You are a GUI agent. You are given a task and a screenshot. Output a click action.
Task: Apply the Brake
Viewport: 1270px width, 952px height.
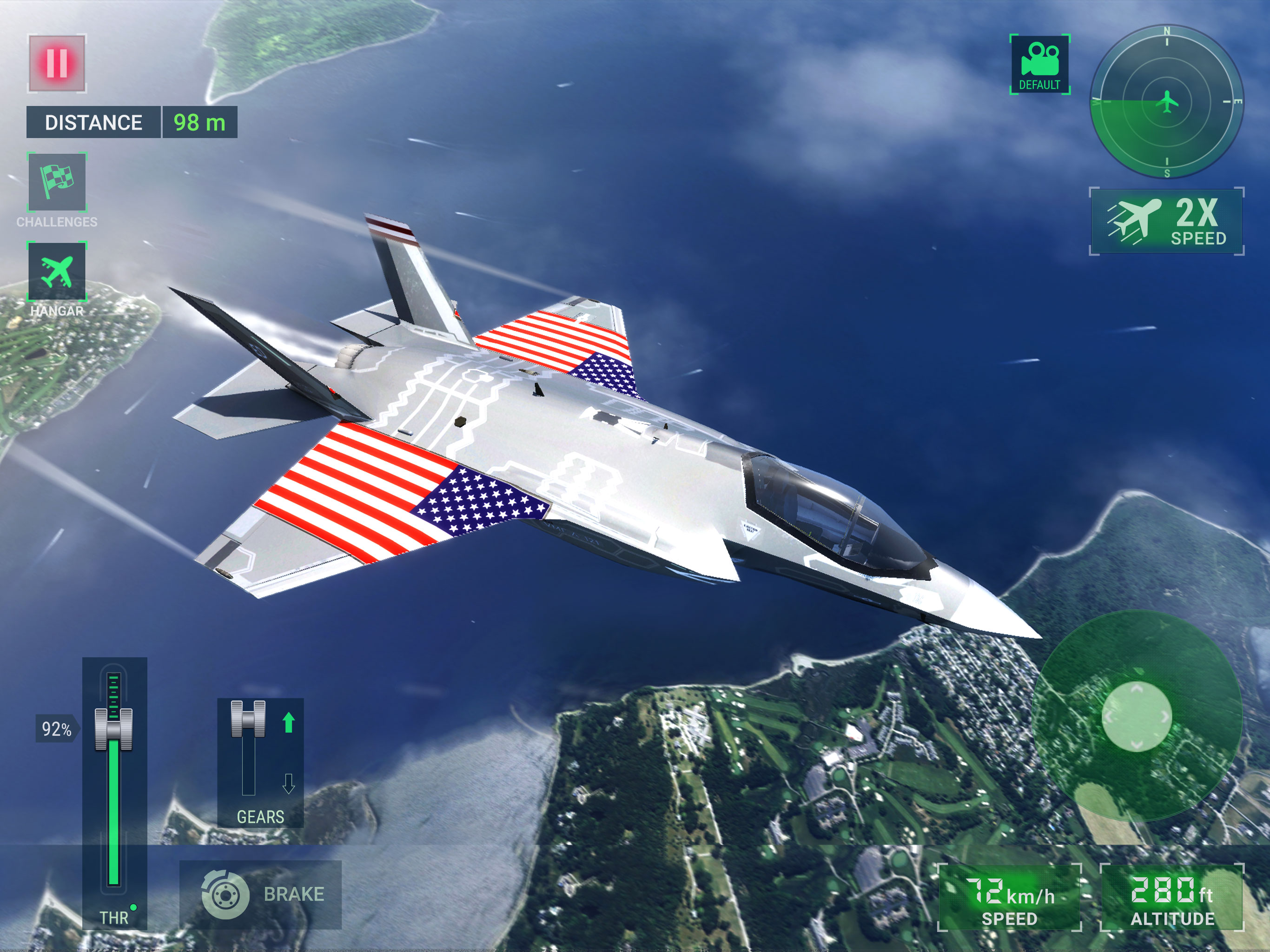tap(261, 894)
